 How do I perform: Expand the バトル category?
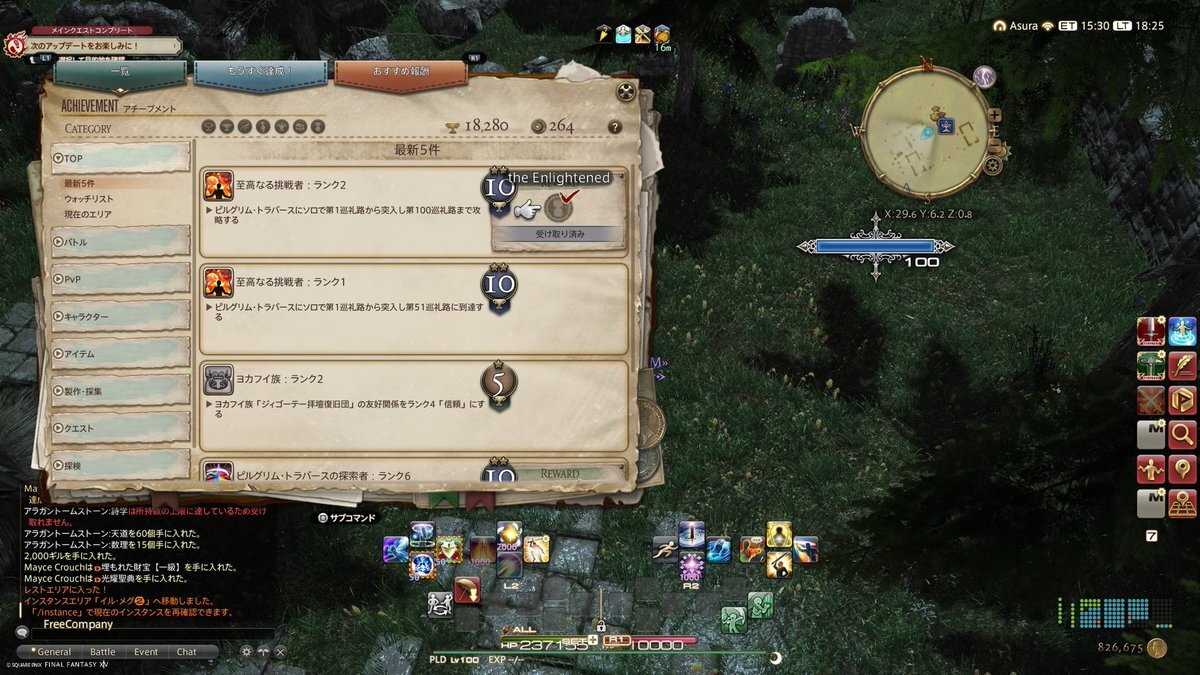120,241
